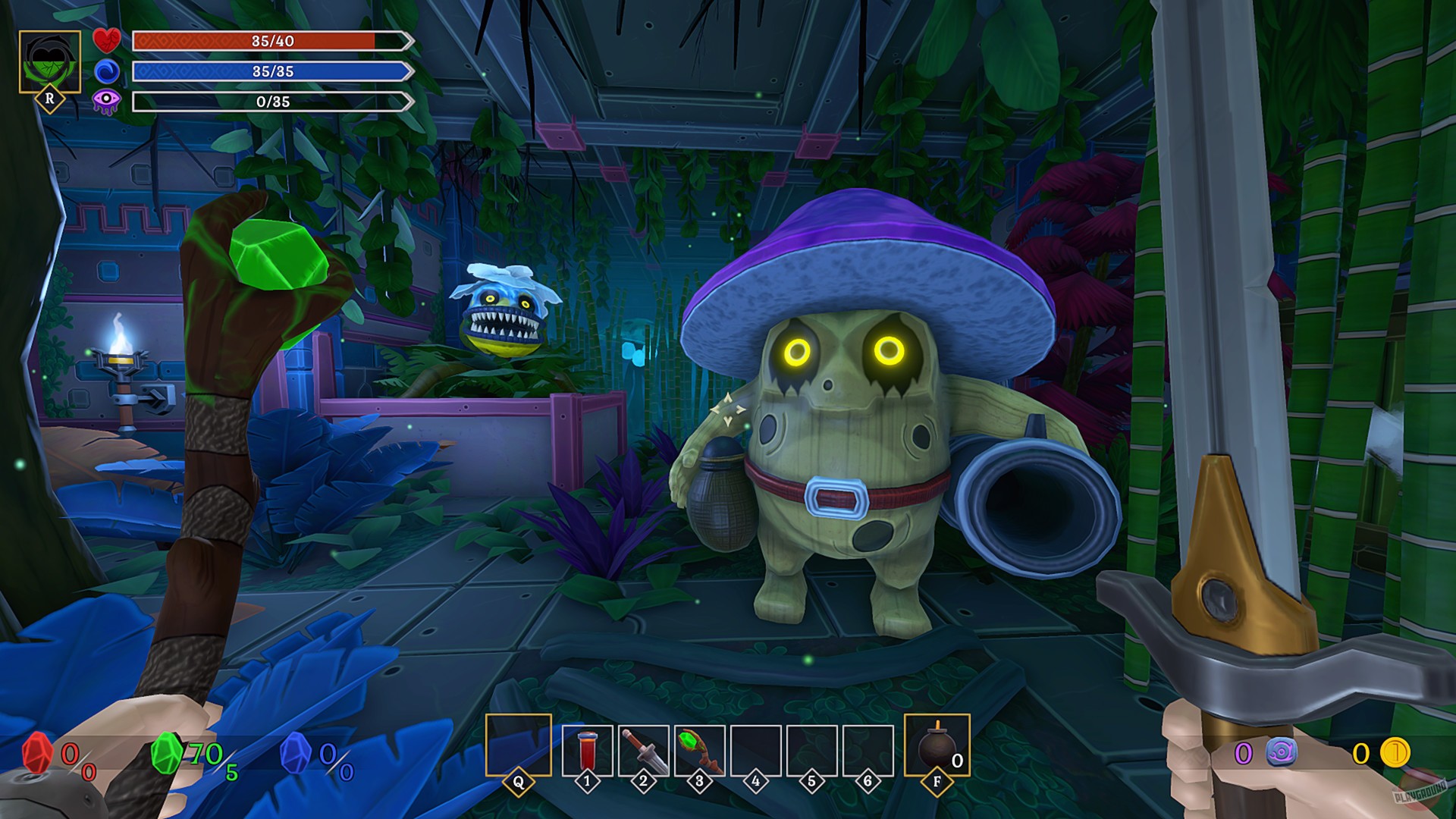Click the blue swirl token icon
This screenshot has width=1456, height=819.
(1281, 753)
